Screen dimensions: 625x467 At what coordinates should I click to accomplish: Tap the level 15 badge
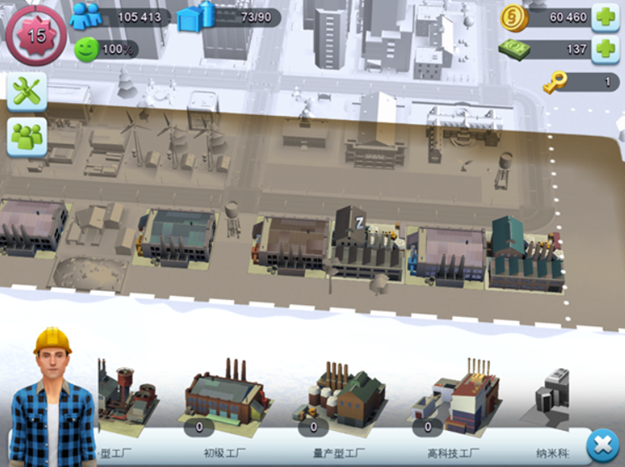tap(35, 33)
